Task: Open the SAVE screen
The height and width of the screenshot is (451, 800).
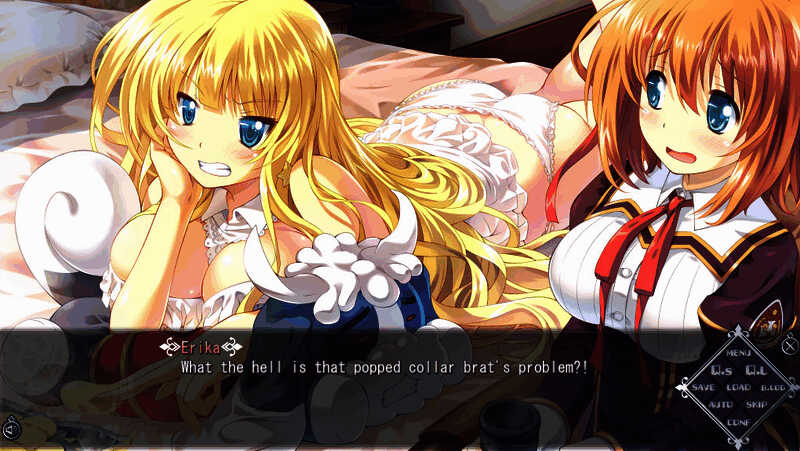Action: point(703,387)
